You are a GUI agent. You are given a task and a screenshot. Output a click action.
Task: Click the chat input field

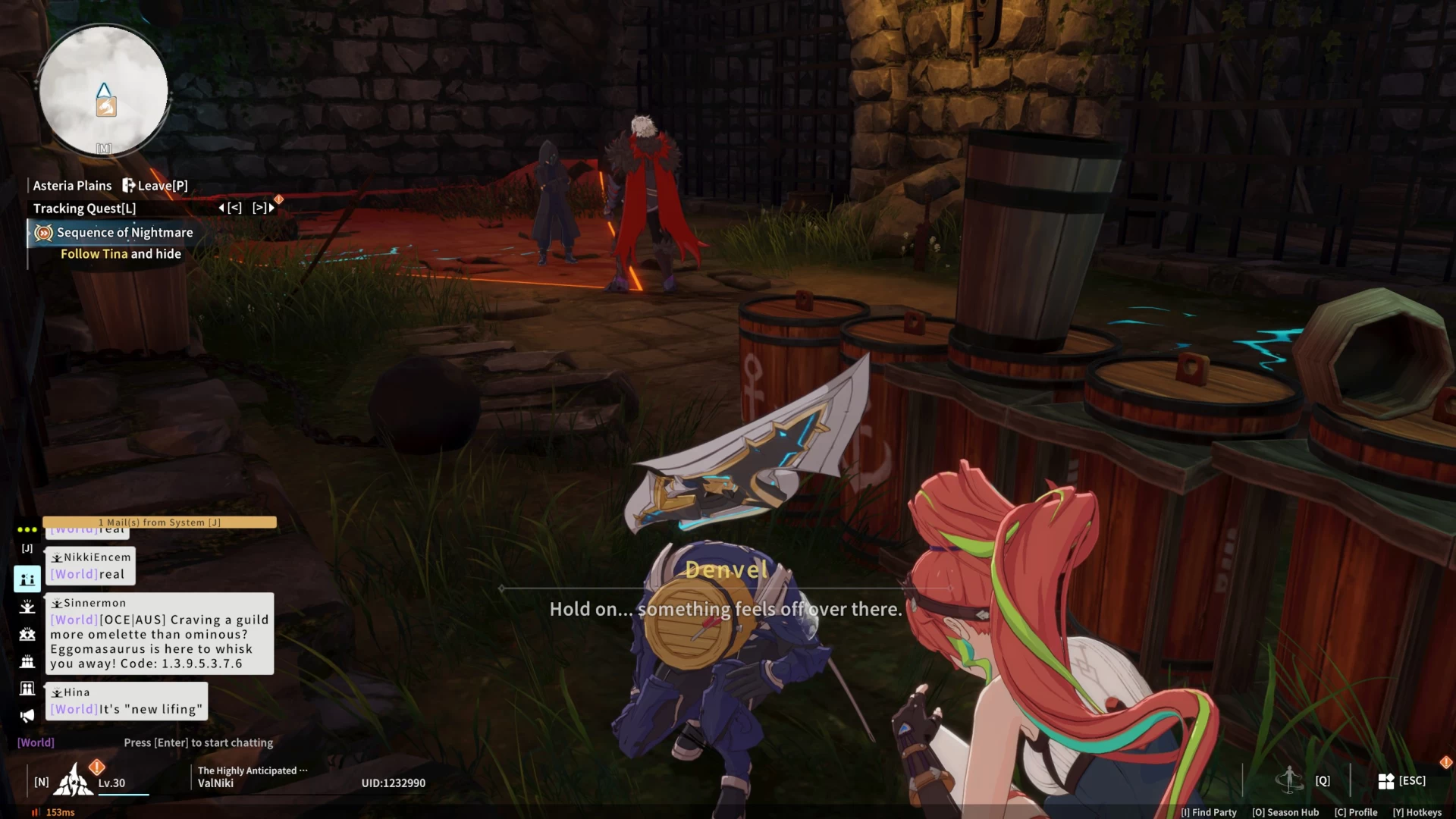pos(198,743)
